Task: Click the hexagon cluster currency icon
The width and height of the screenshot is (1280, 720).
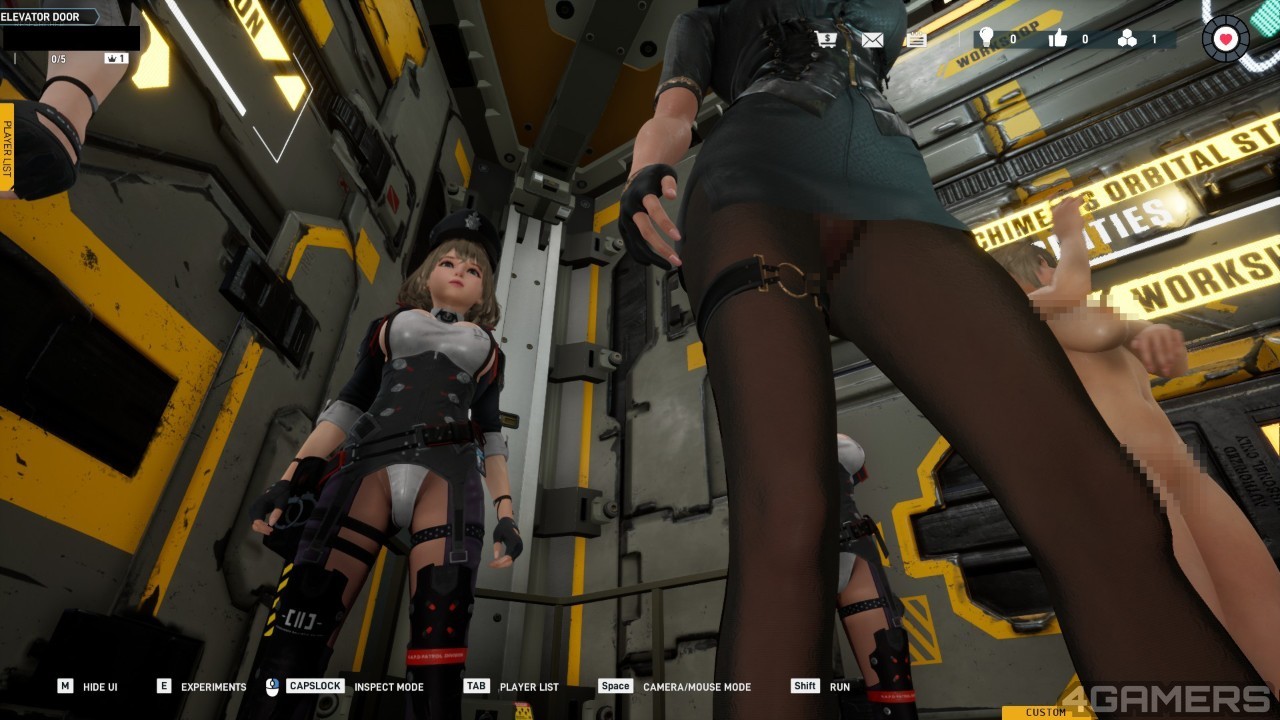Action: (x=1127, y=39)
